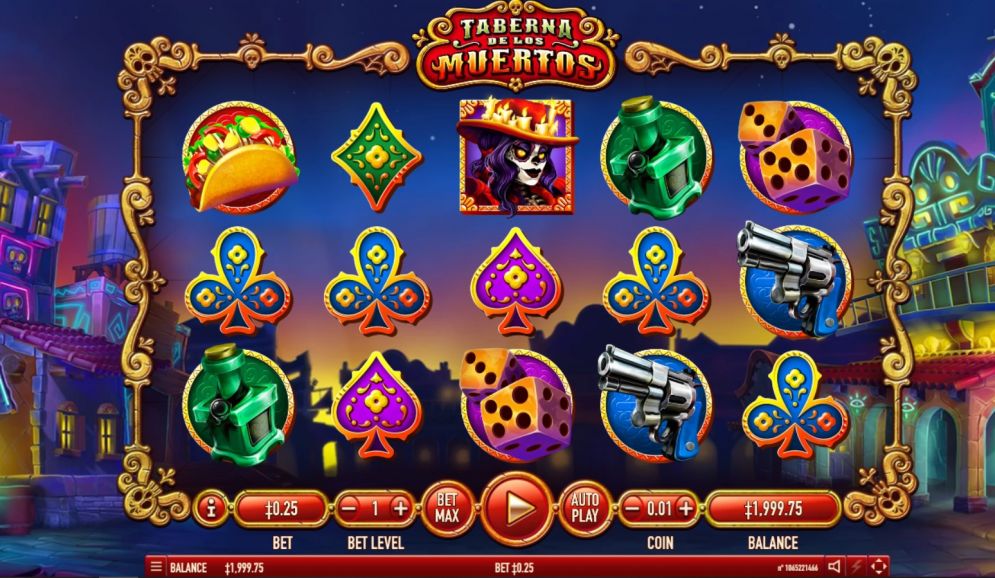Switch to fullscreen mode

(x=879, y=567)
